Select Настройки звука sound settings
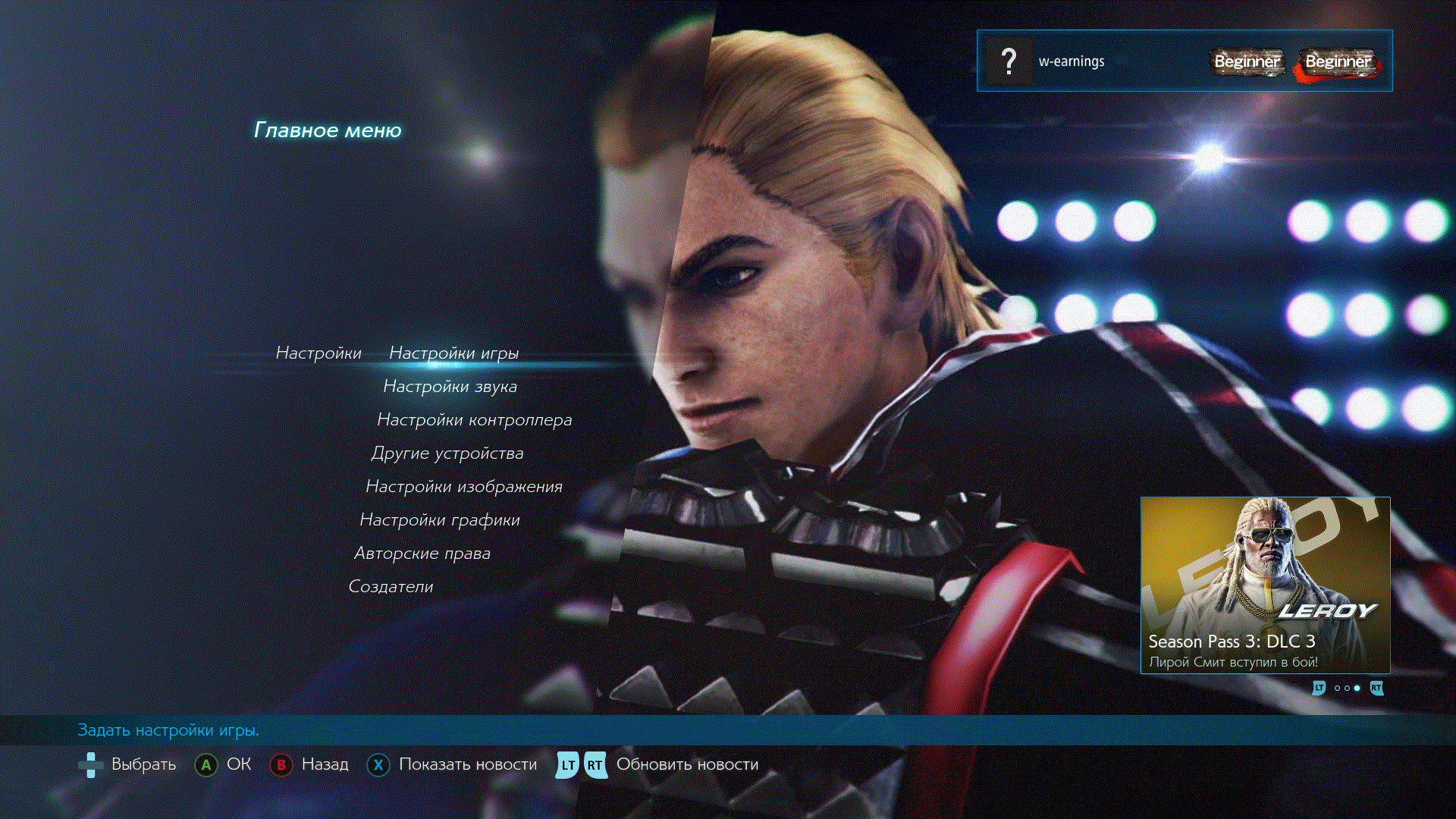The width and height of the screenshot is (1456, 819). (450, 387)
